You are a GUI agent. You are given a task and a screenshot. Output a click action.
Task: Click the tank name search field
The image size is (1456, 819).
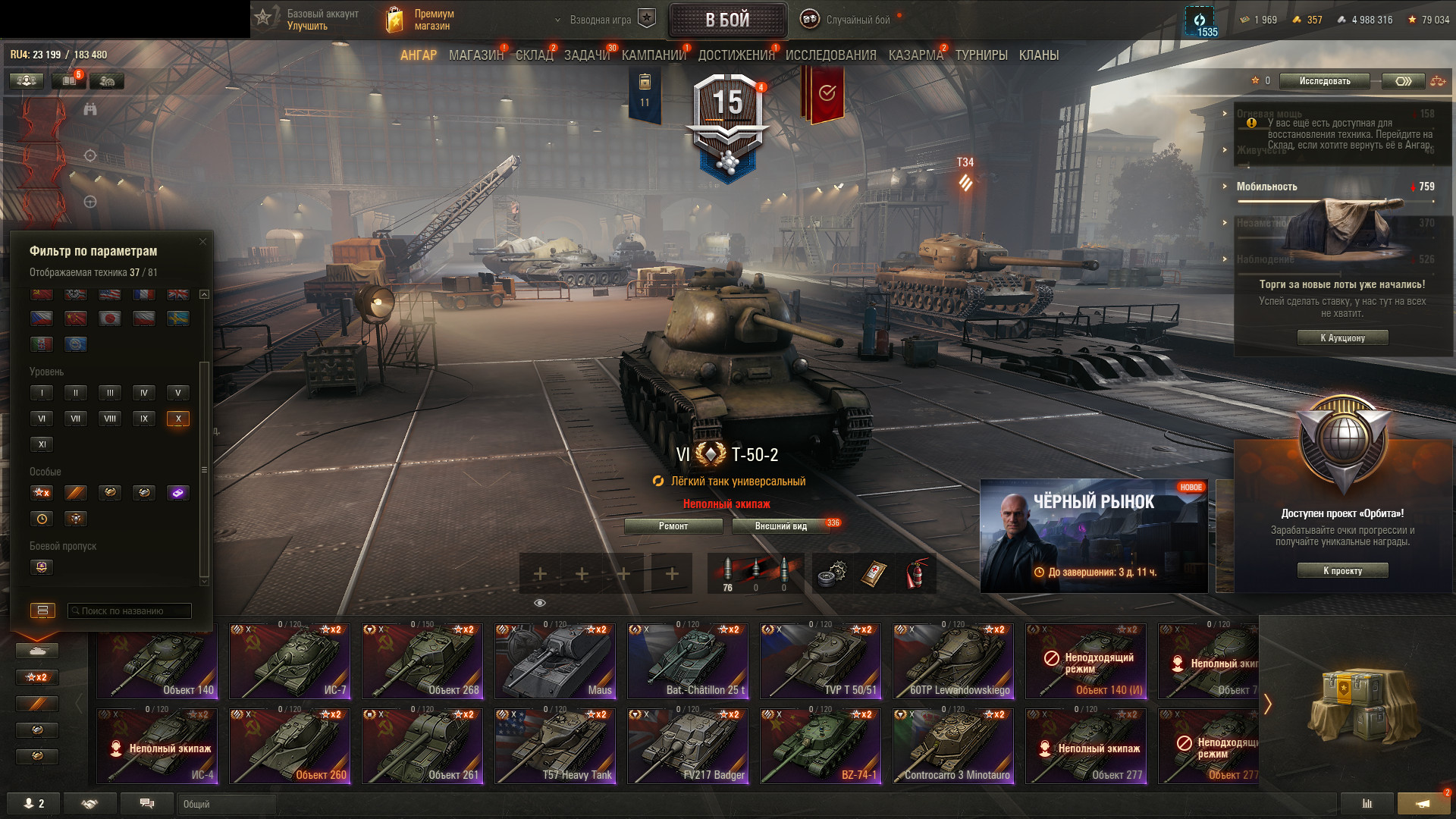point(129,611)
